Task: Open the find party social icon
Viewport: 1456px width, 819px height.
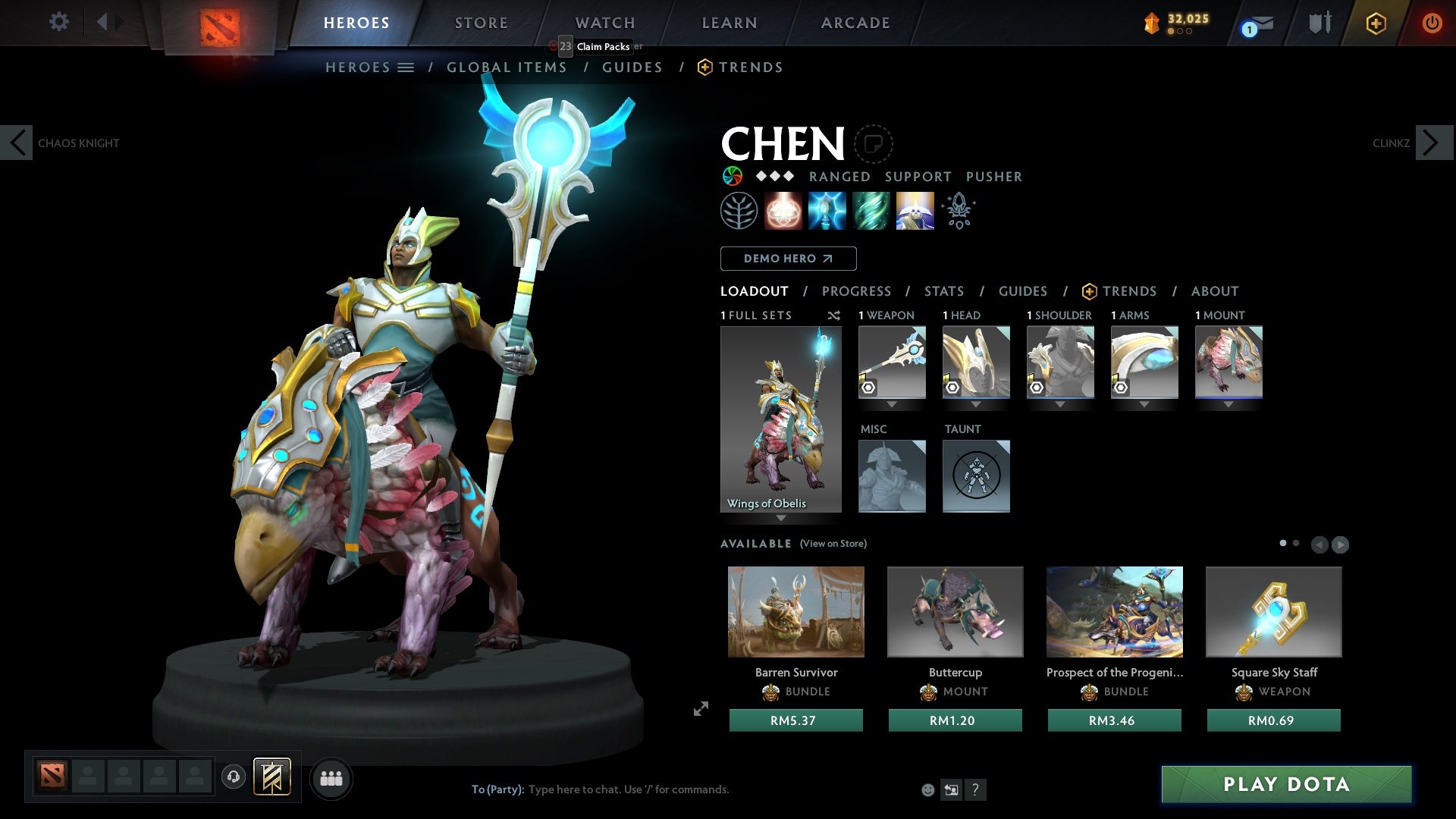Action: click(331, 778)
